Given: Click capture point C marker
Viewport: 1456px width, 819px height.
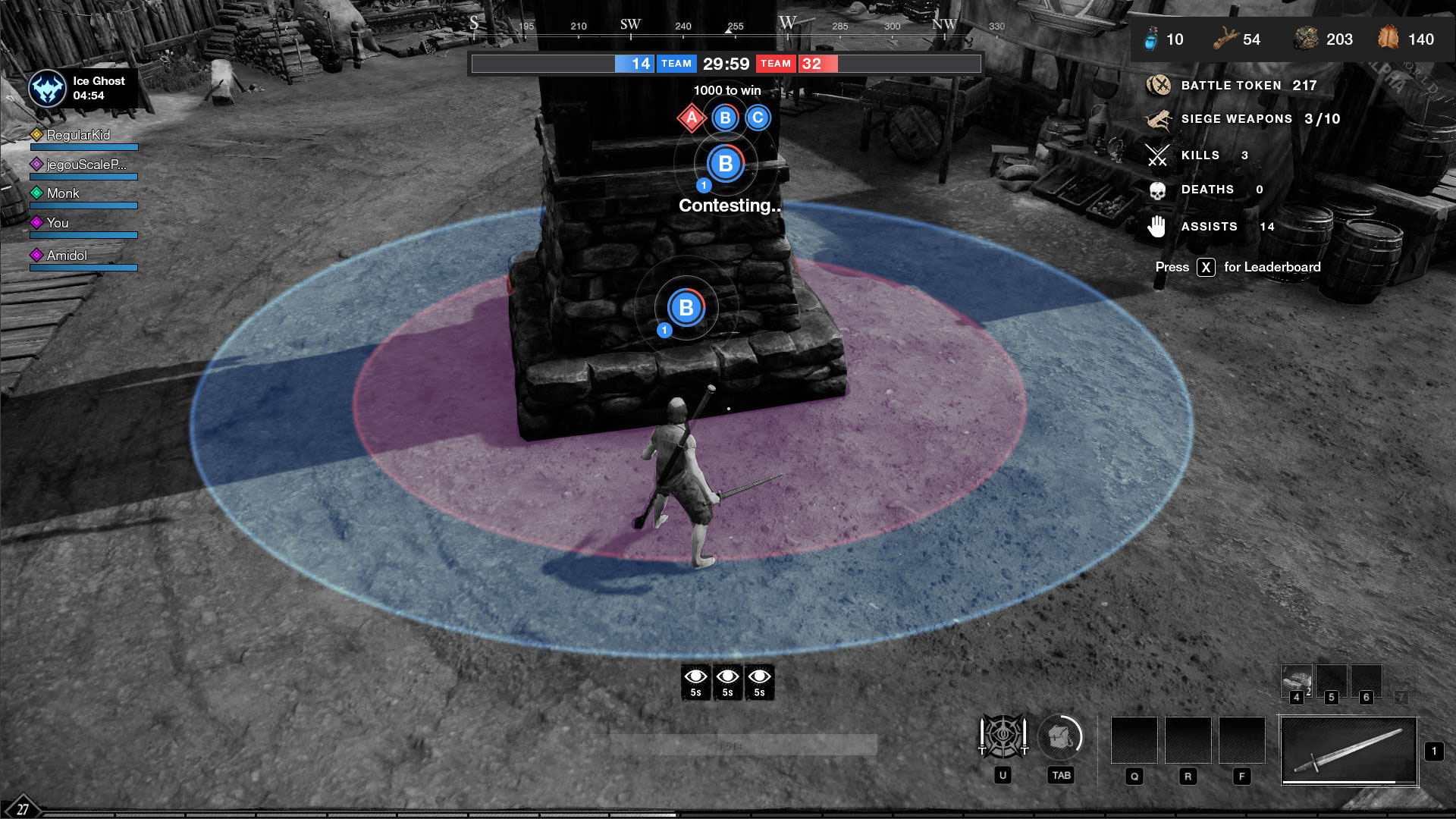Looking at the screenshot, I should point(758,118).
